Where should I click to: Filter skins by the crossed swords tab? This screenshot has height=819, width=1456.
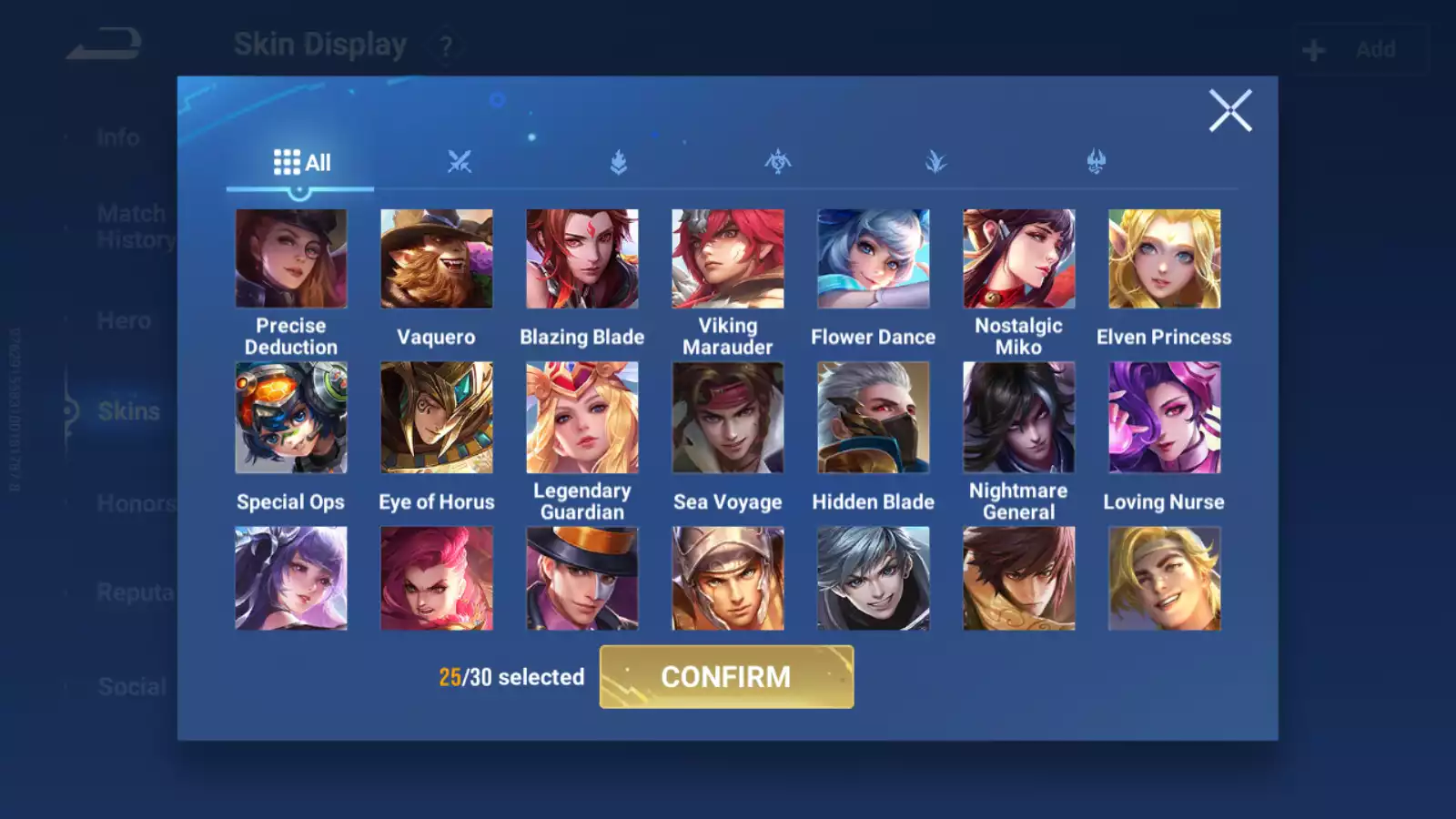coord(460,163)
